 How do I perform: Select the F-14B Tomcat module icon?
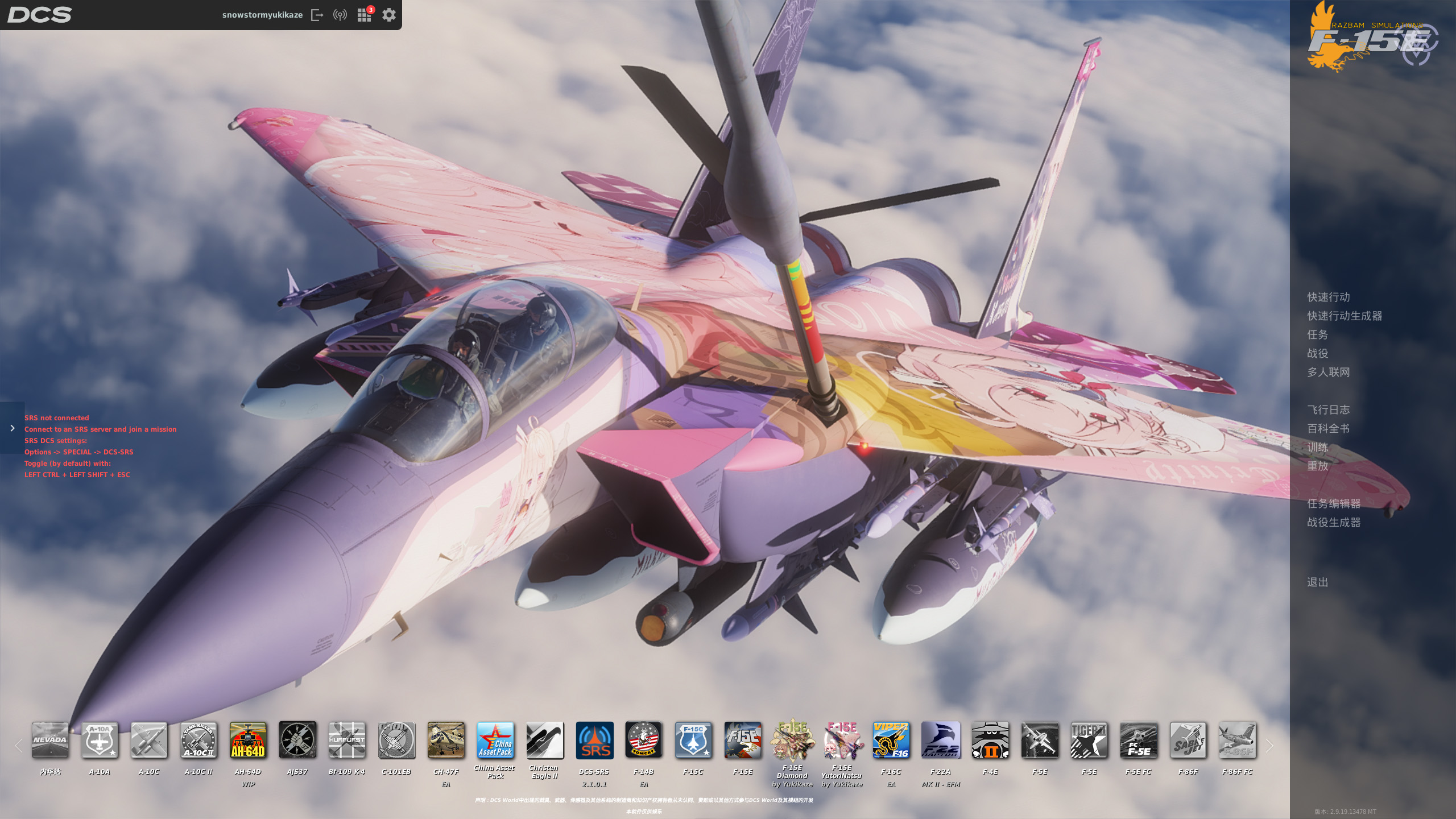click(x=644, y=741)
